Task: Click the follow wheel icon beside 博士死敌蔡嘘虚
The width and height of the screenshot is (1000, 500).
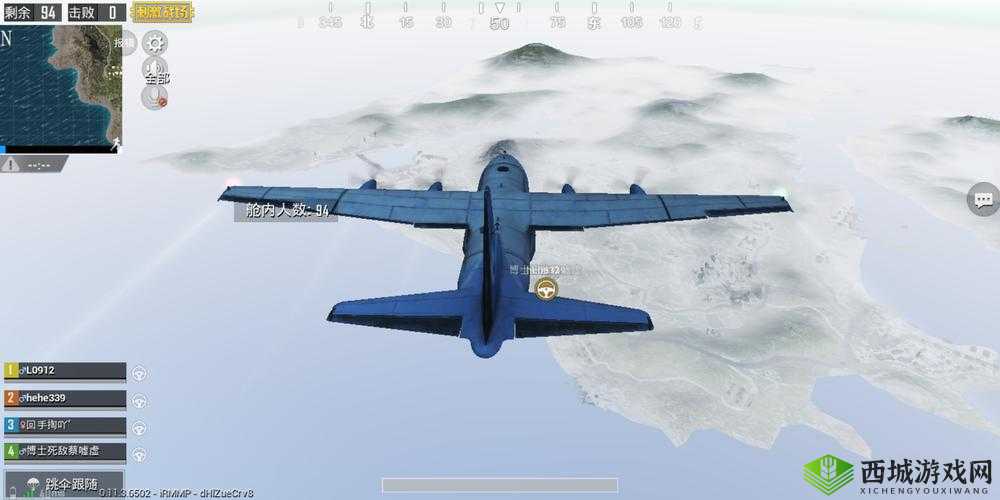Action: 140,453
